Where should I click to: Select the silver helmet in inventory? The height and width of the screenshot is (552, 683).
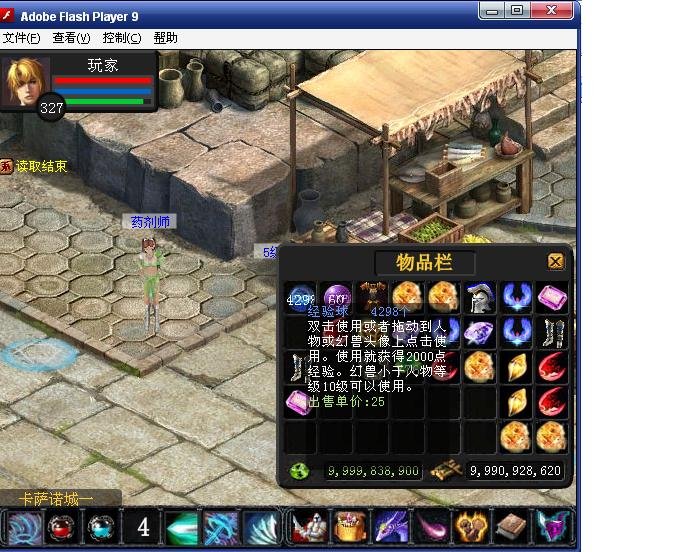(480, 298)
